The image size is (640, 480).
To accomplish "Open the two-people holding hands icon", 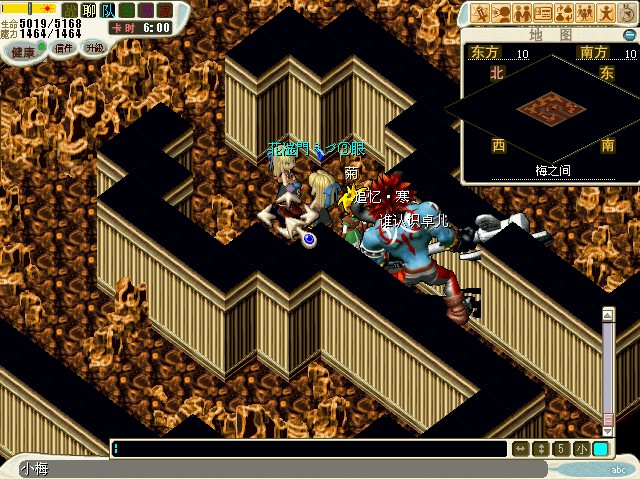I will click(x=522, y=13).
